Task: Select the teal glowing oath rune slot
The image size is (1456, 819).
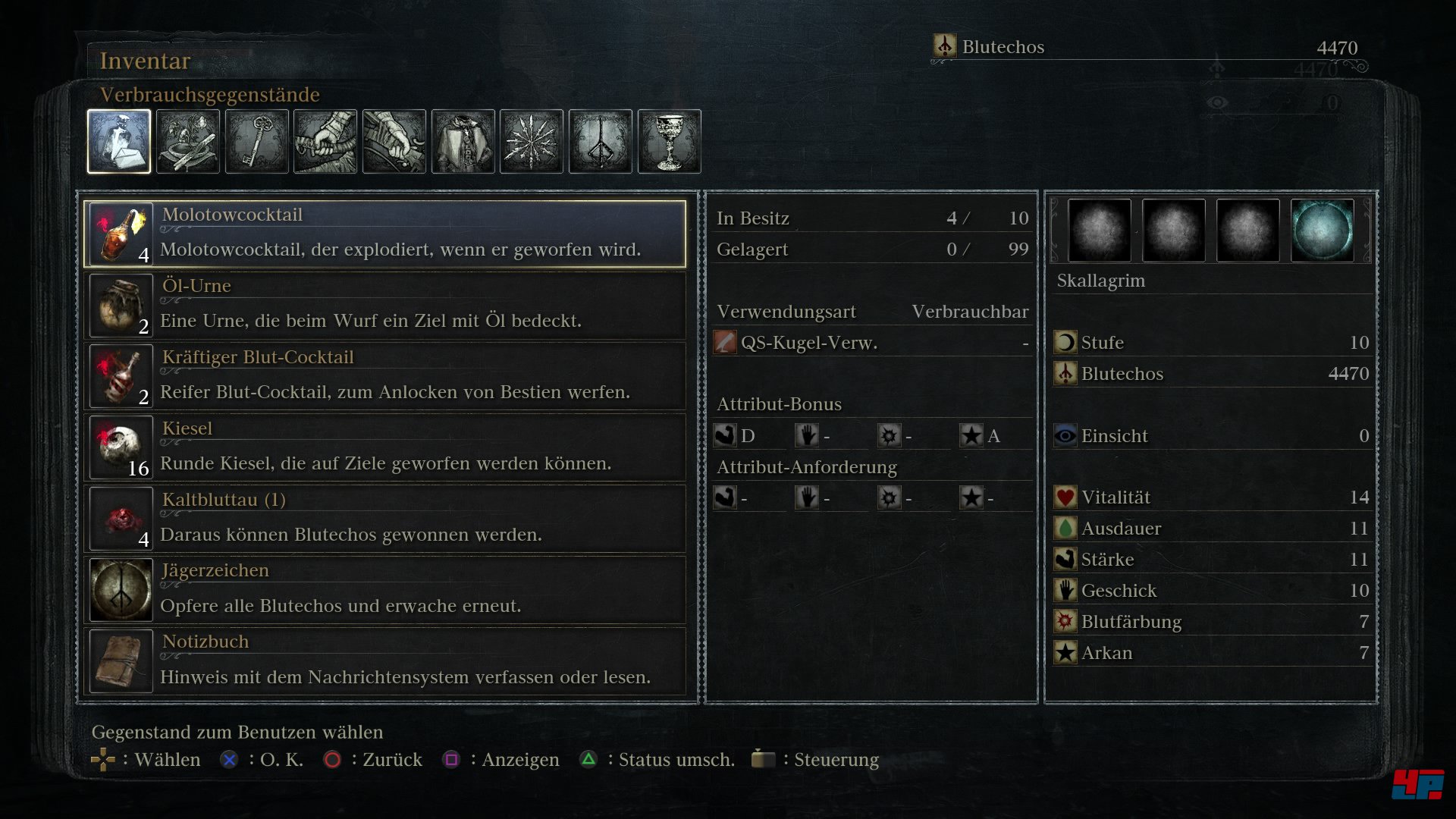Action: (1322, 231)
